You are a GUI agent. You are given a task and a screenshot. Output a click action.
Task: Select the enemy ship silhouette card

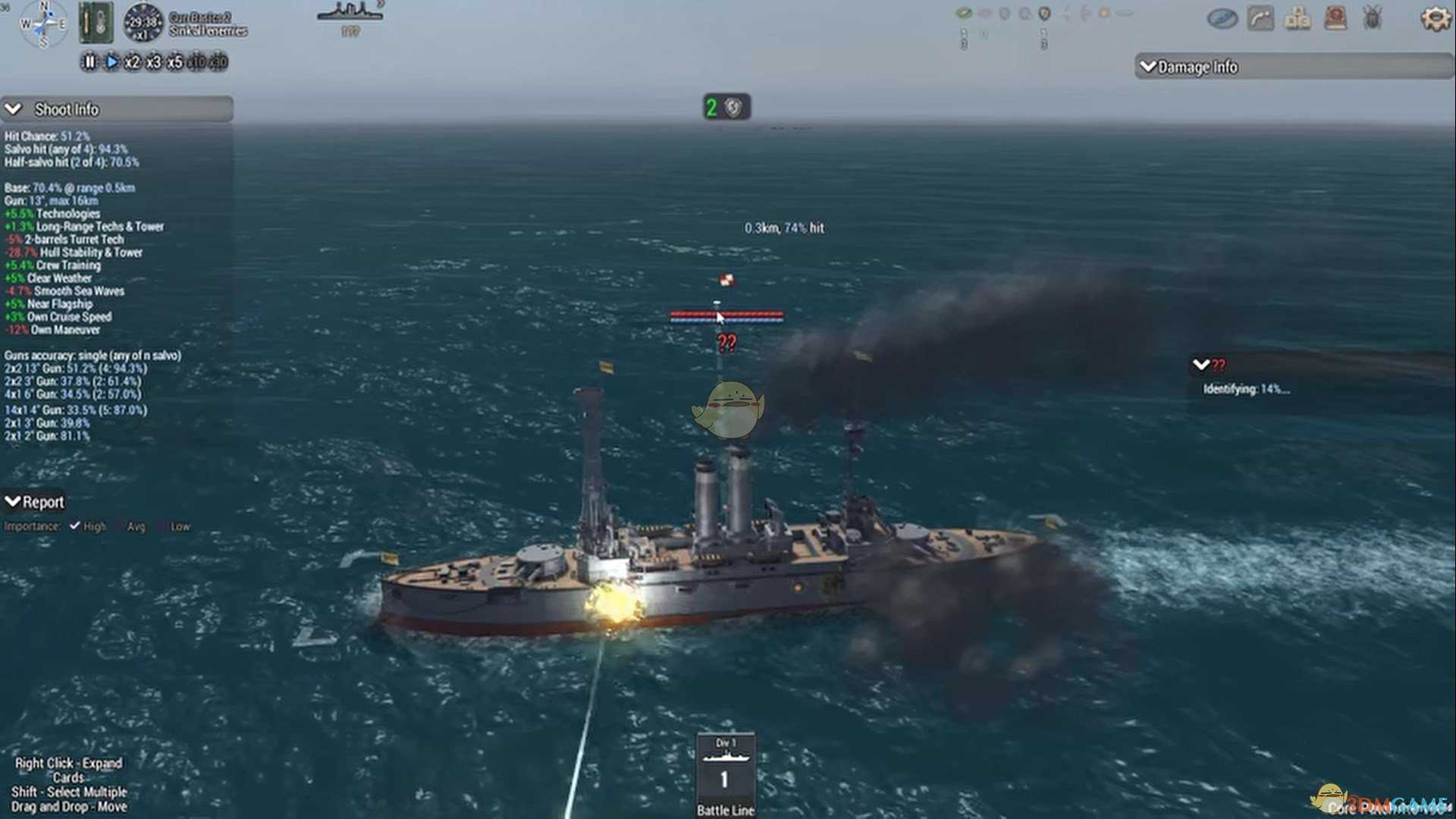[350, 17]
